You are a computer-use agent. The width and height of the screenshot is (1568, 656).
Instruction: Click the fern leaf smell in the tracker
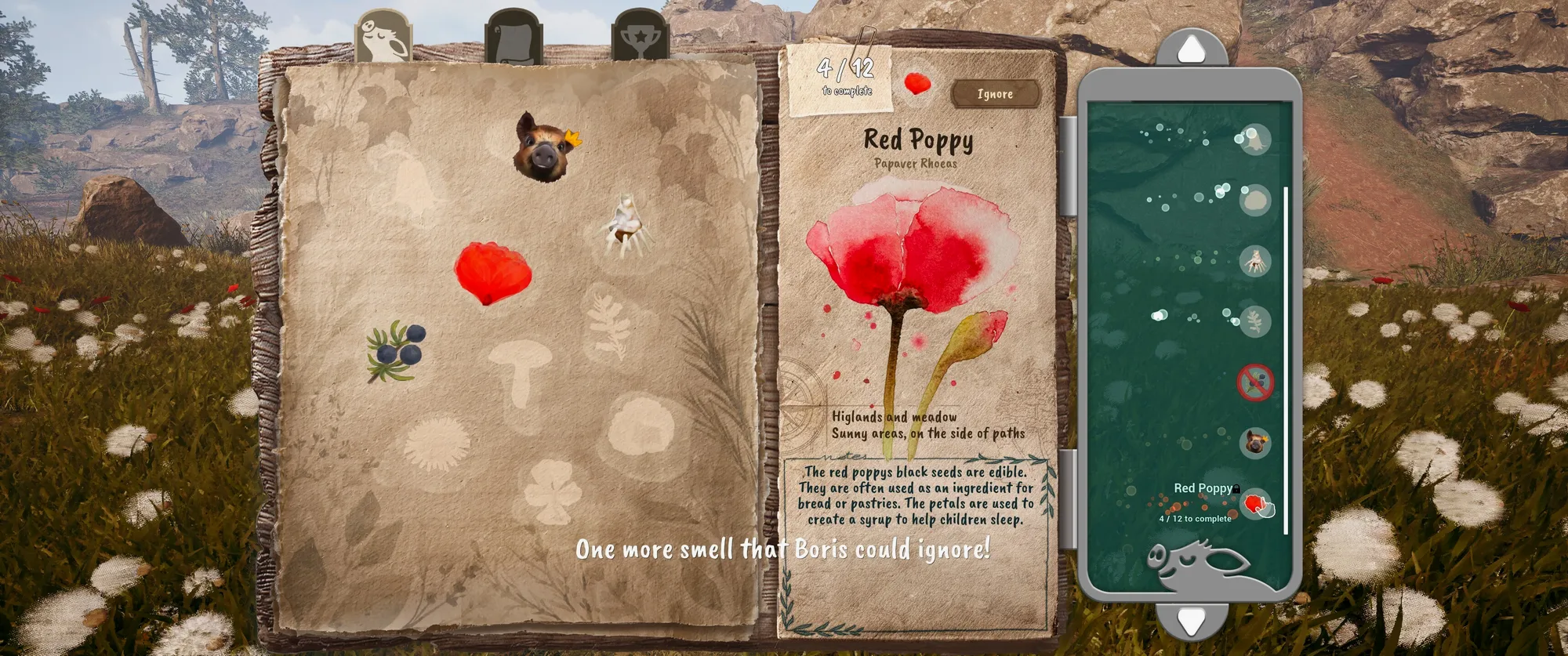click(x=1255, y=321)
